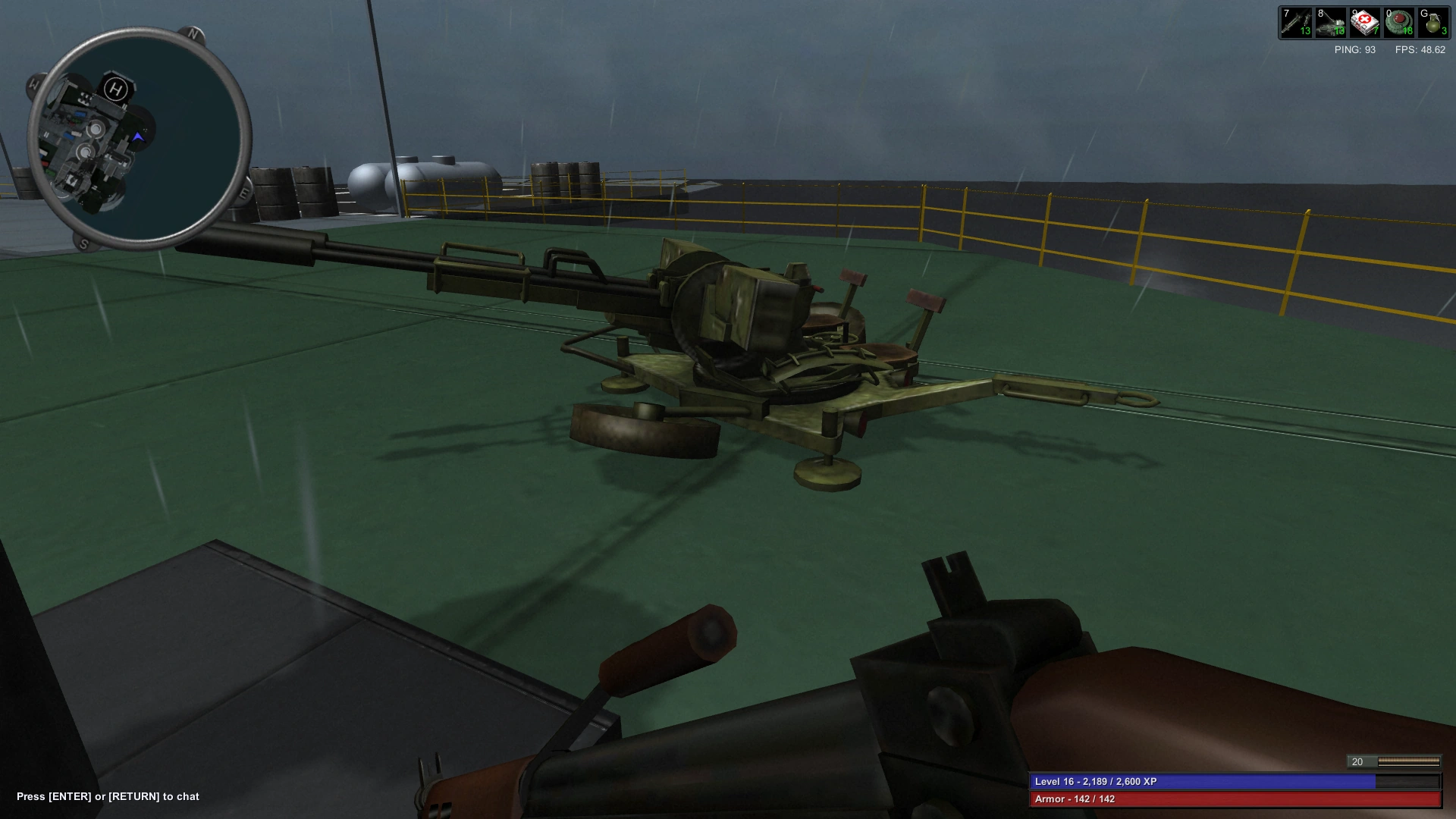Select the grenade bound to G

point(1433,21)
